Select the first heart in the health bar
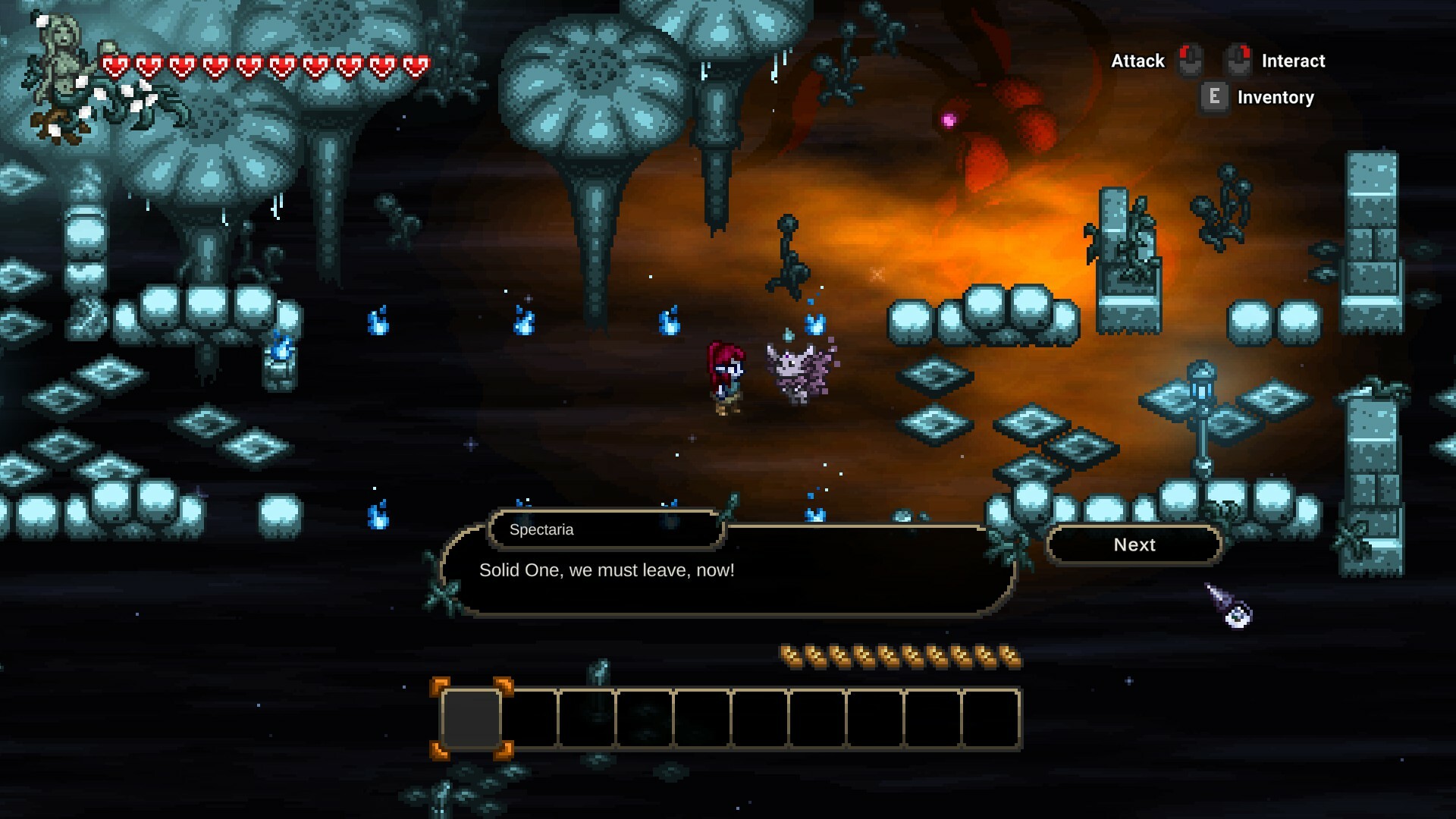This screenshot has width=1456, height=819. (115, 64)
